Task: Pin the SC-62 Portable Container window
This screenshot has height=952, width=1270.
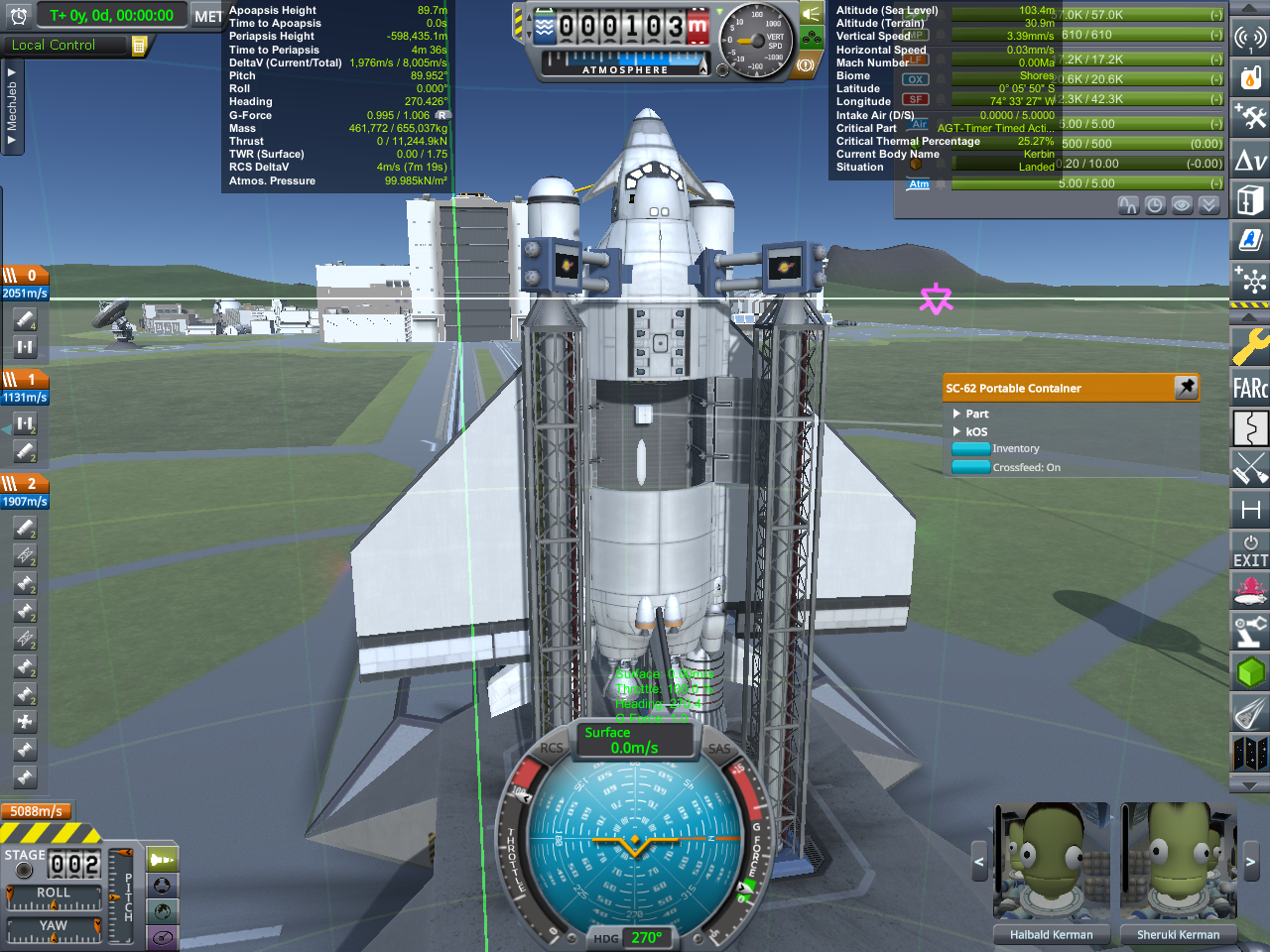Action: click(1186, 388)
